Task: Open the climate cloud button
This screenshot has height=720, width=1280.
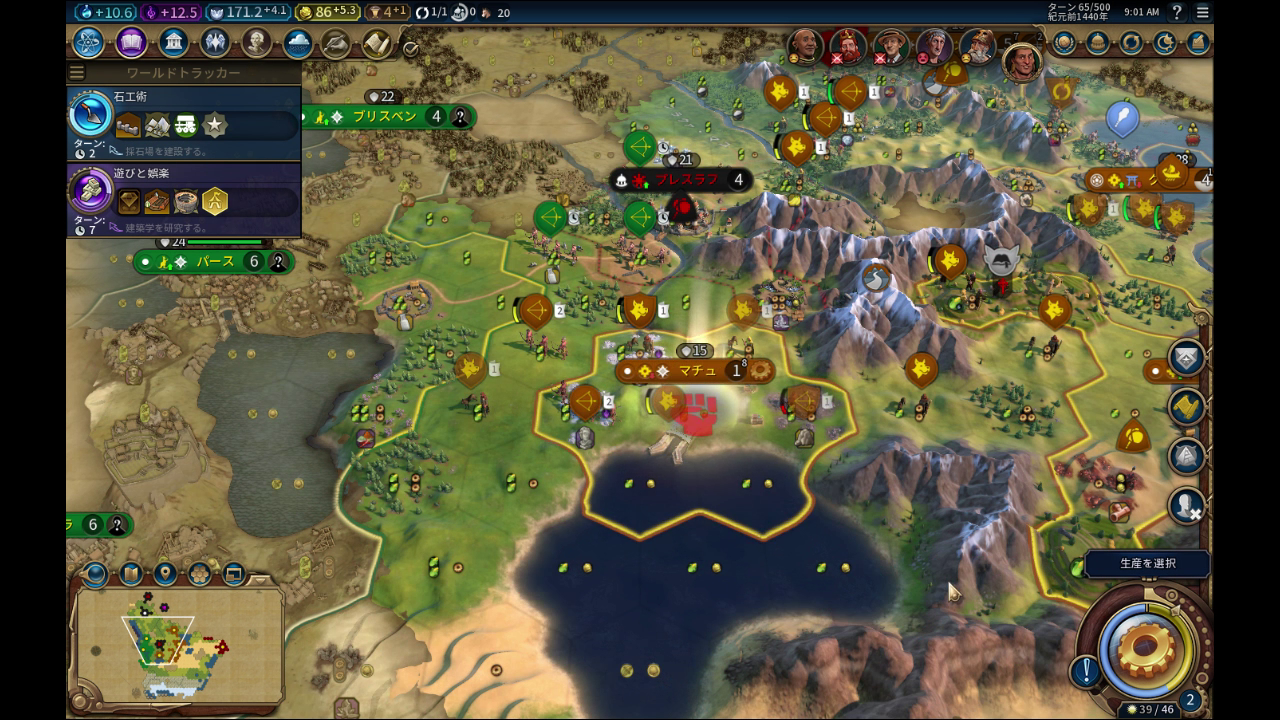Action: 298,43
